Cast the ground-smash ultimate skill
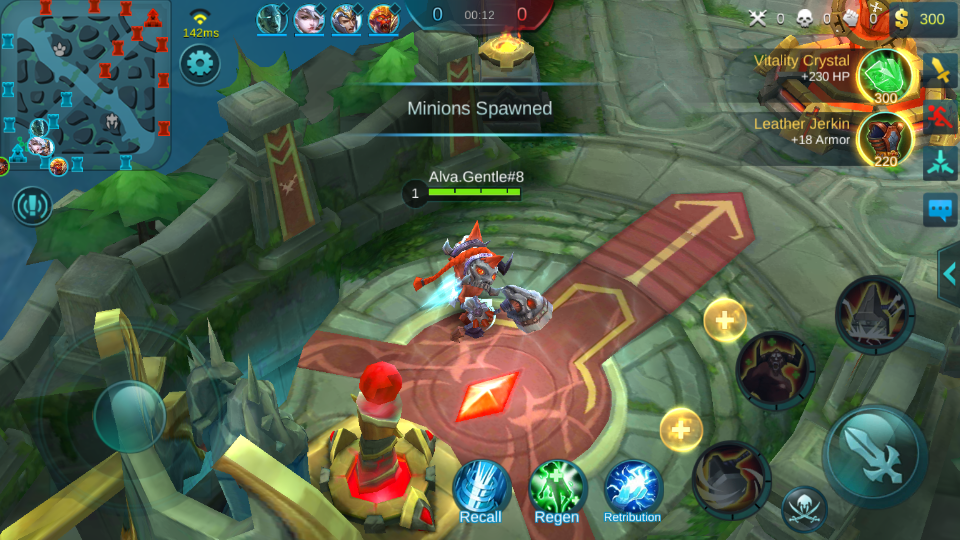 pos(874,315)
